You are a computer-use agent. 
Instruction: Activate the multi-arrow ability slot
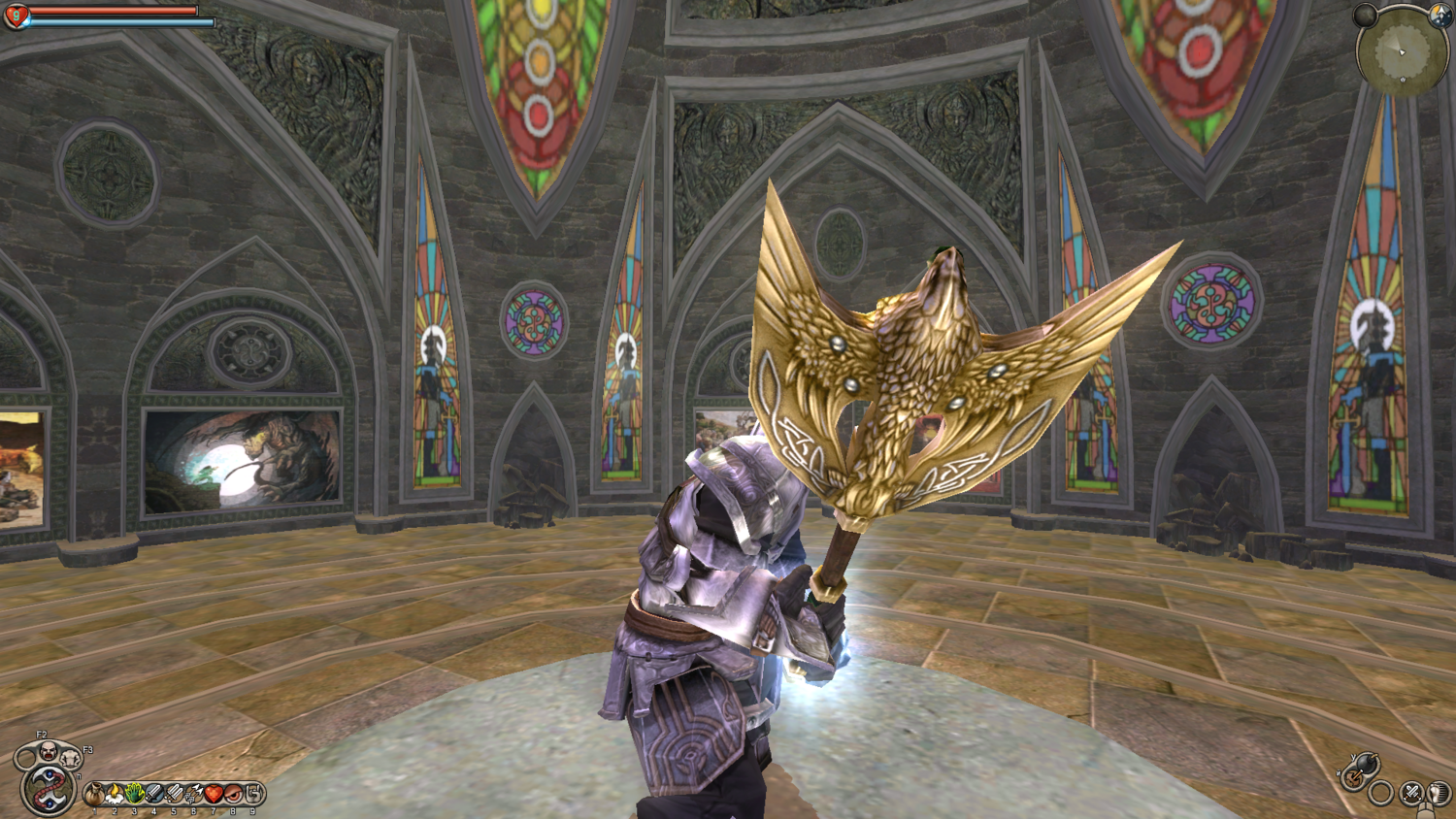193,795
